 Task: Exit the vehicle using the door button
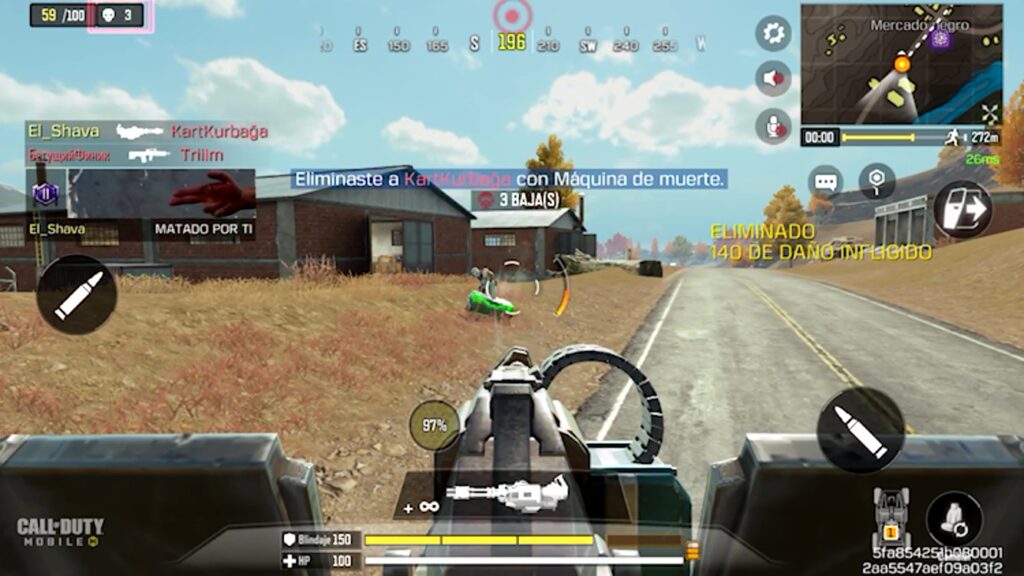[962, 209]
